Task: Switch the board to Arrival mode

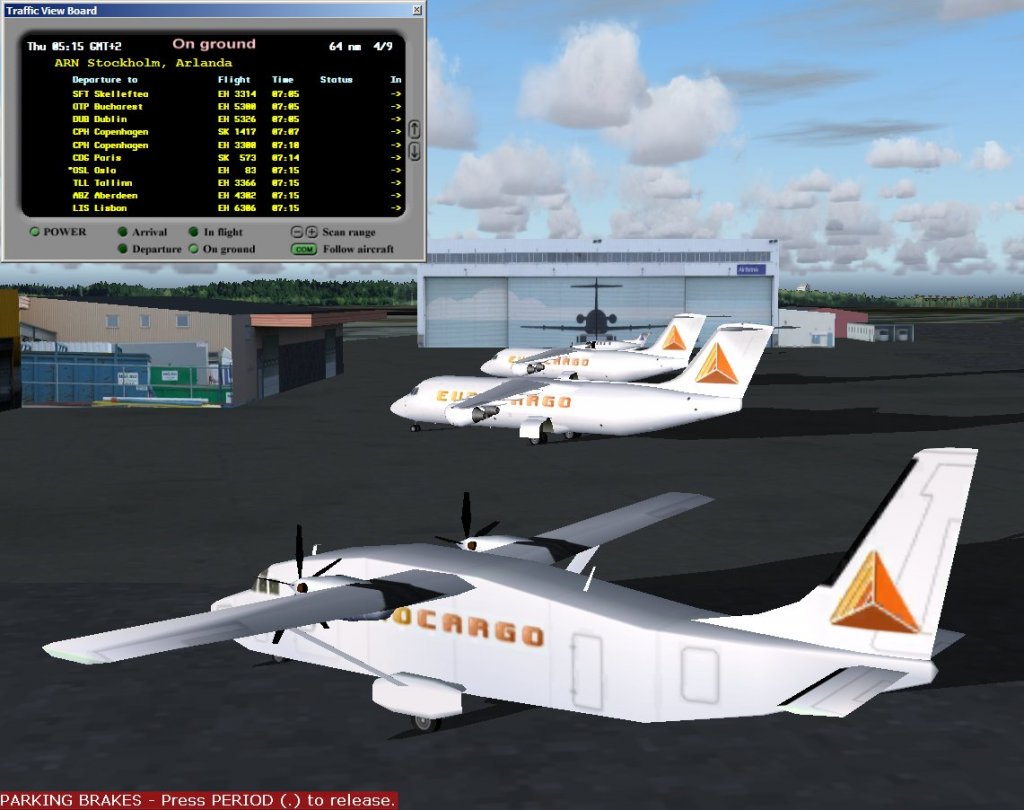Action: [x=123, y=232]
